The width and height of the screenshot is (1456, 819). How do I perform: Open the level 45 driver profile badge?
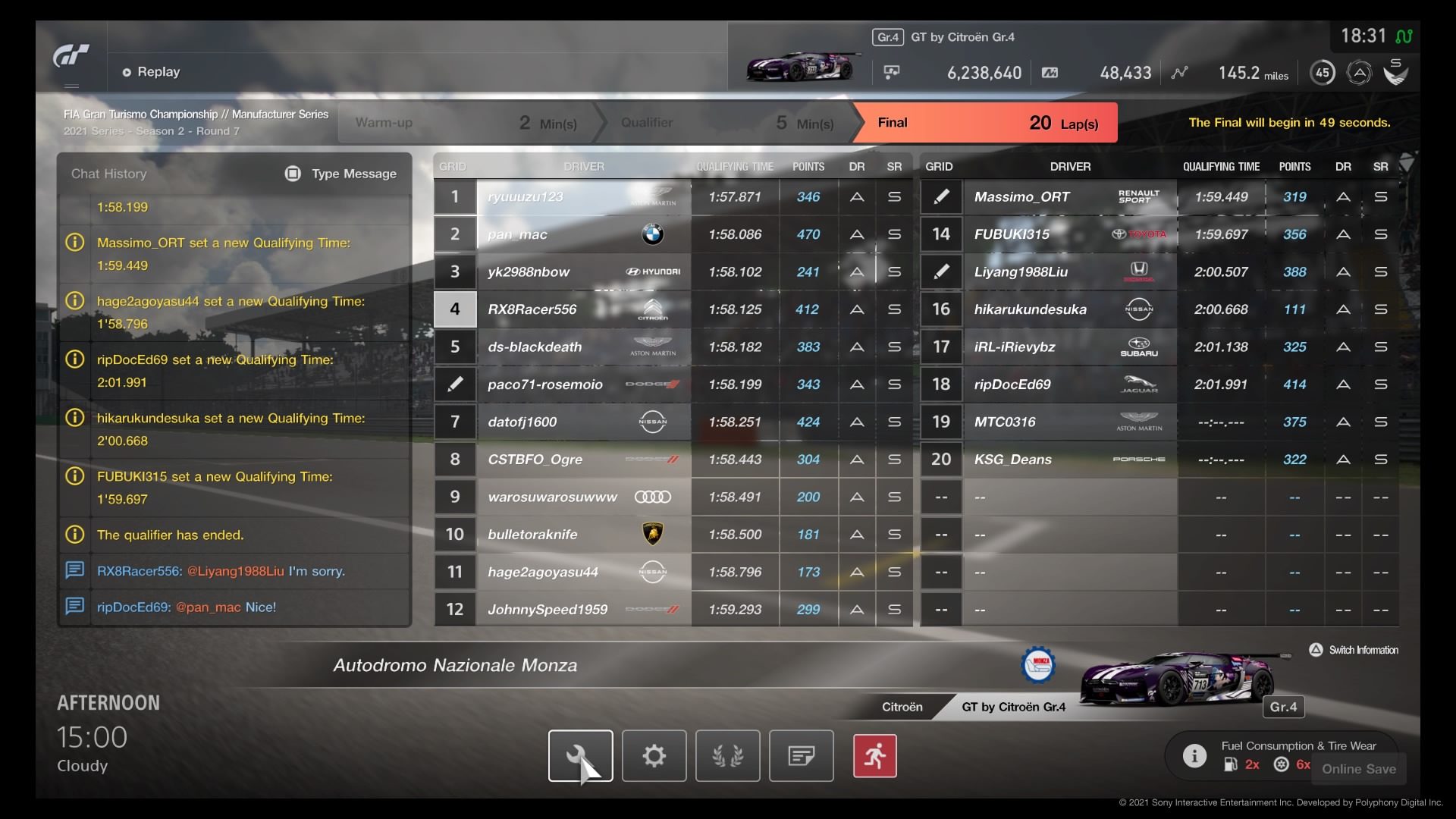(x=1323, y=73)
